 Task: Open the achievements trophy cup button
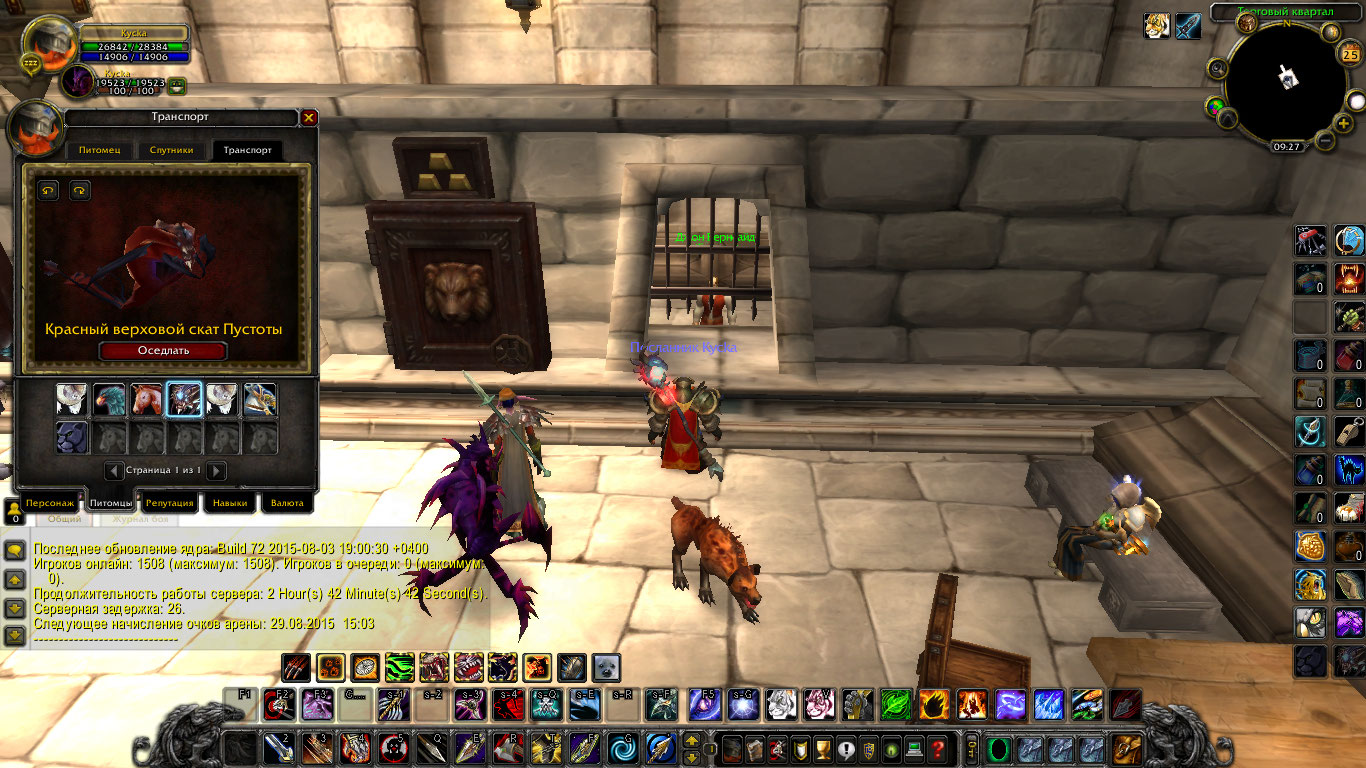[x=823, y=748]
